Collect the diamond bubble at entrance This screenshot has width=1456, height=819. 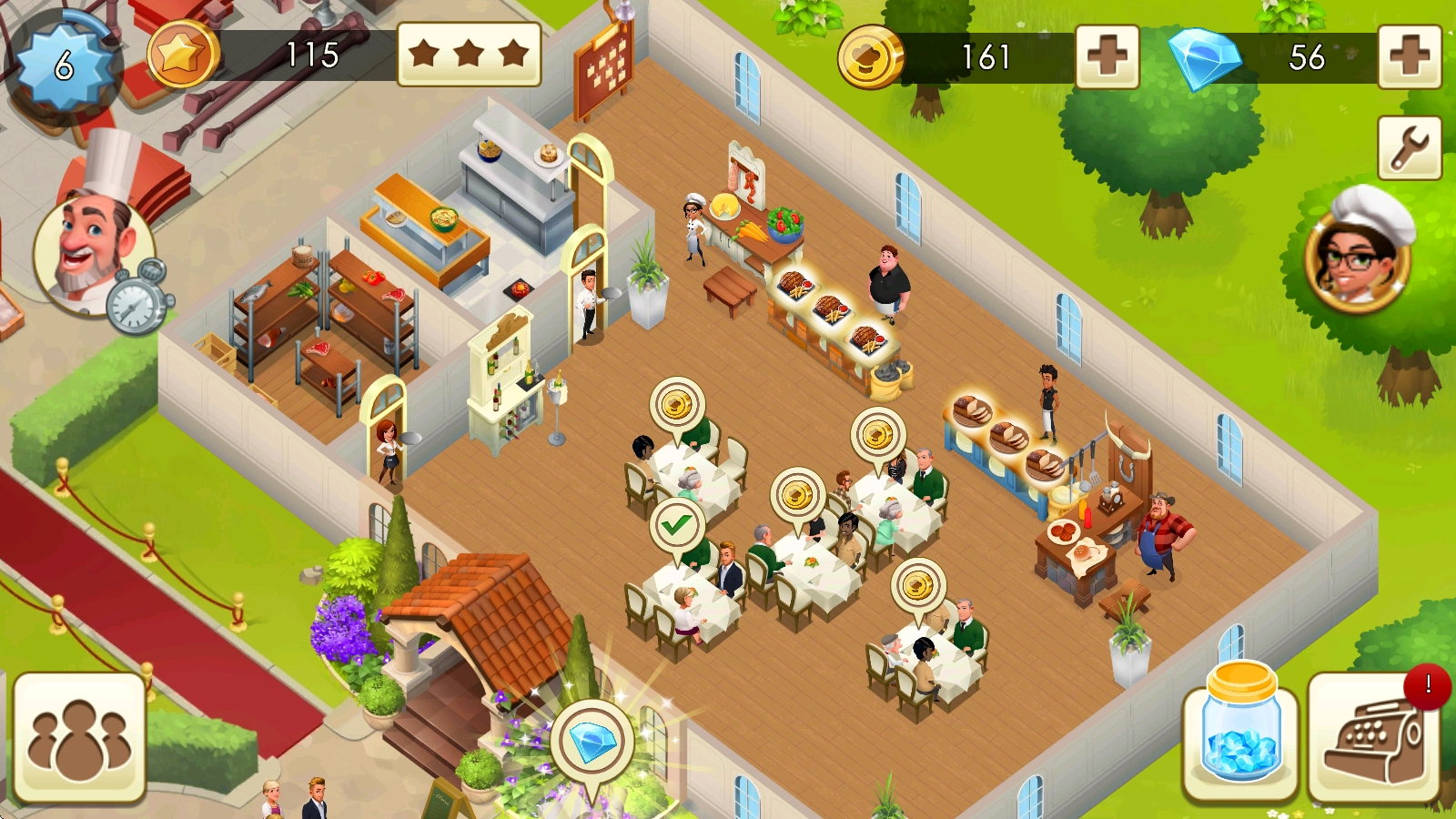[x=592, y=743]
